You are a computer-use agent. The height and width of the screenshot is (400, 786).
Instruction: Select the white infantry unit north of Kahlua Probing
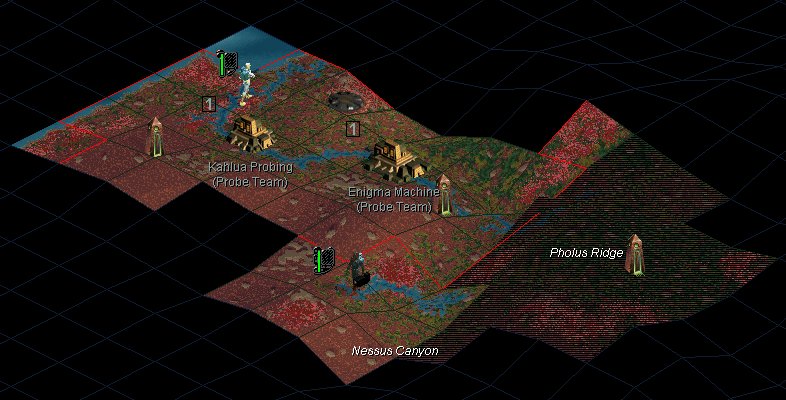[x=246, y=84]
